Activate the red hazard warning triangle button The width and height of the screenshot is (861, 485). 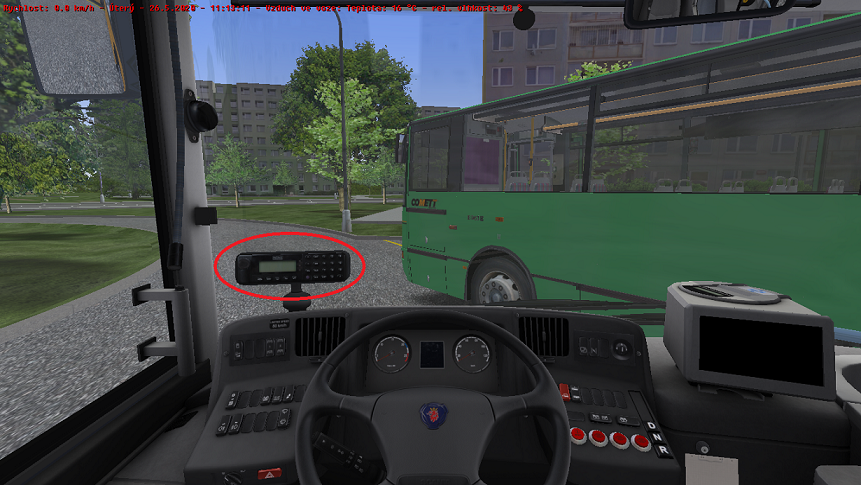click(x=269, y=474)
